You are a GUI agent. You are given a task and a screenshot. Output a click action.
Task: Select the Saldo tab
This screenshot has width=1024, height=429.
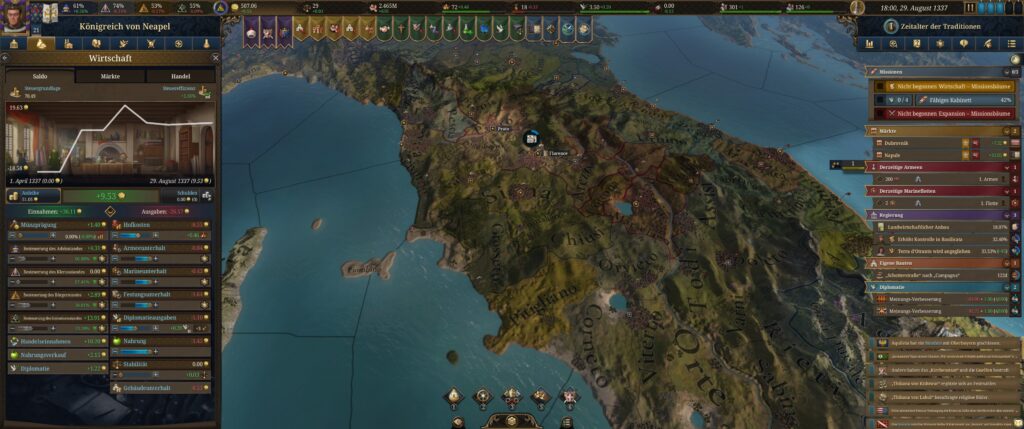(x=39, y=76)
